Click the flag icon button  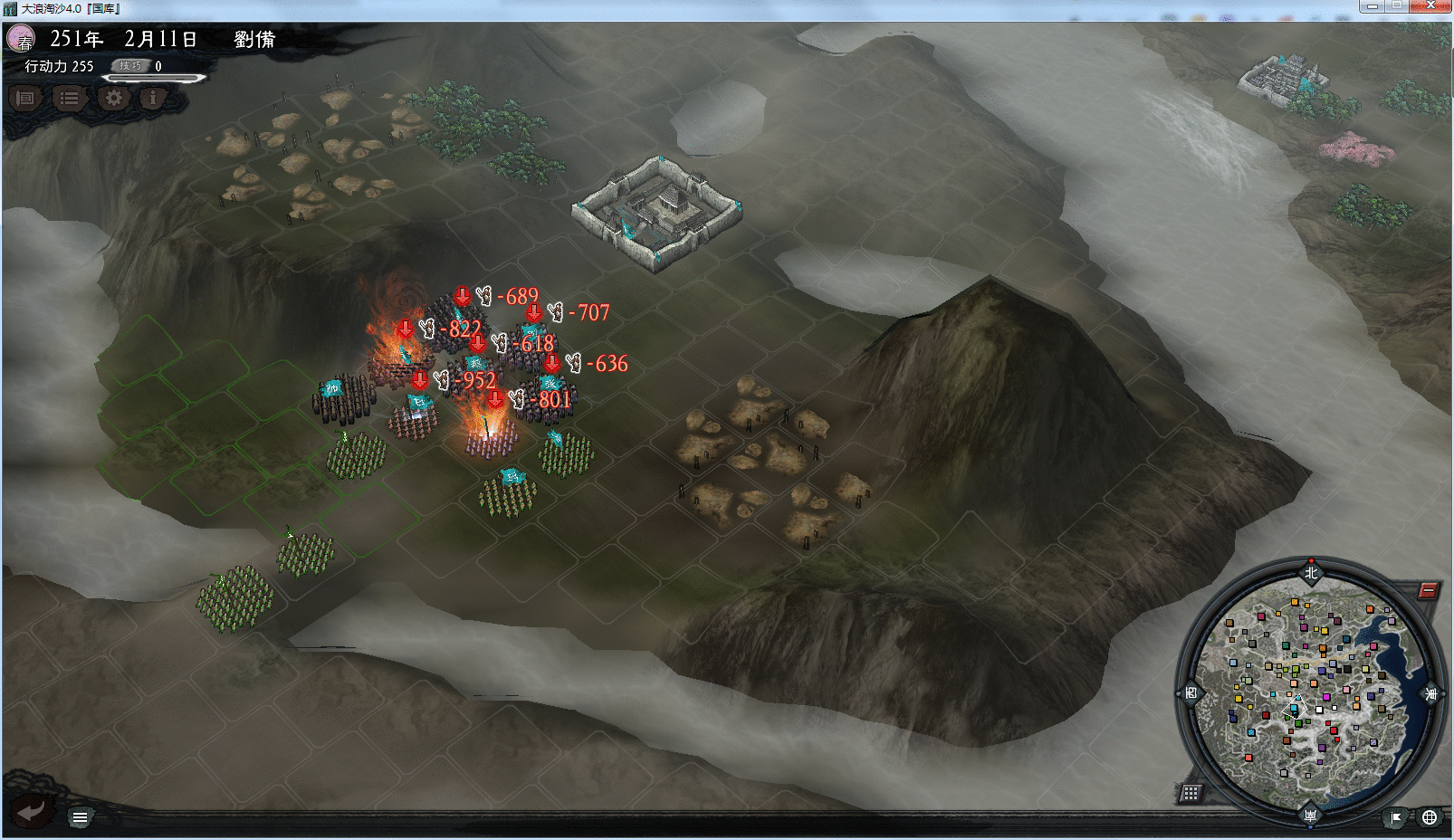tap(1396, 818)
